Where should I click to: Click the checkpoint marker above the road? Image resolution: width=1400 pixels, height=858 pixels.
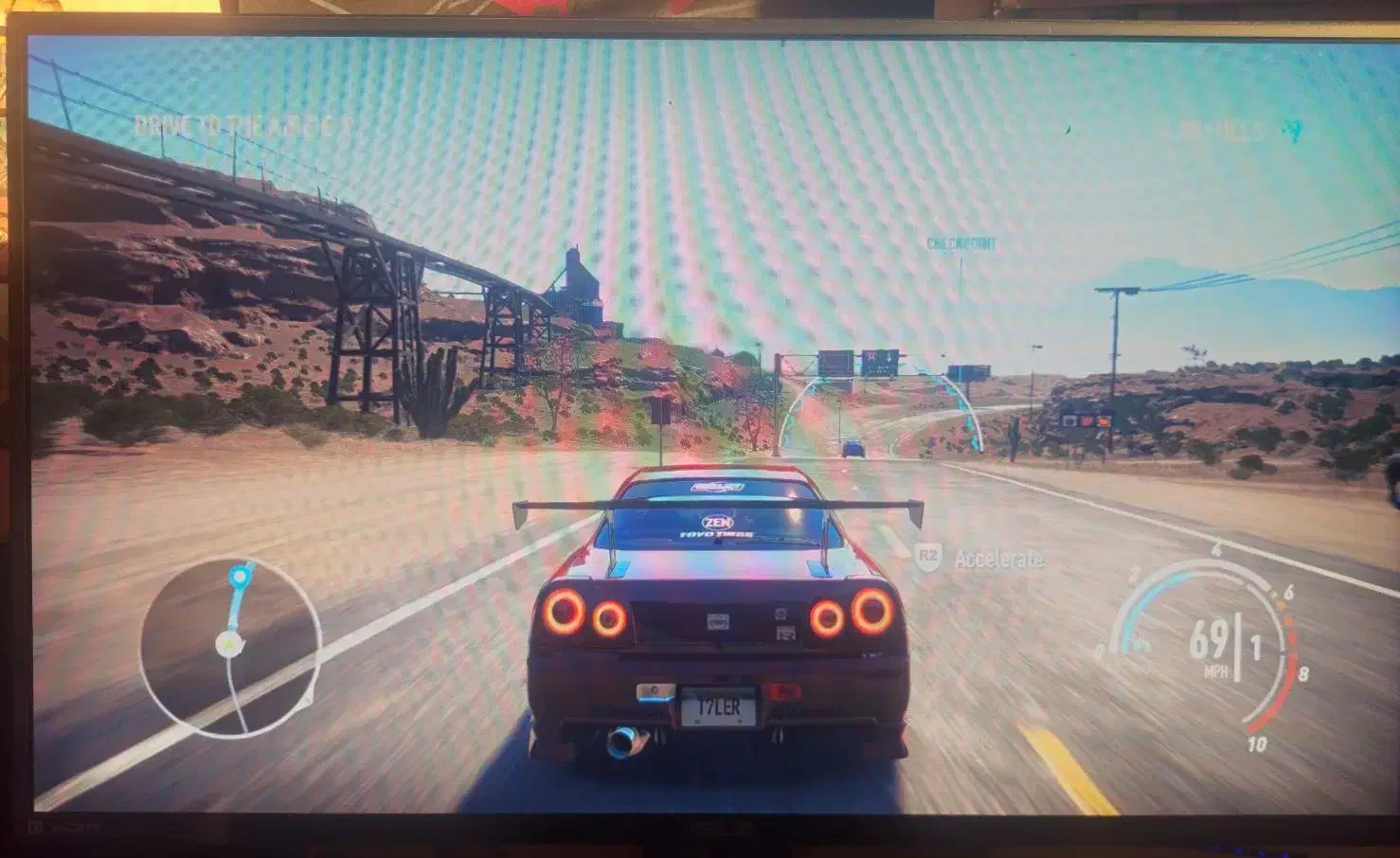pyautogui.click(x=960, y=242)
